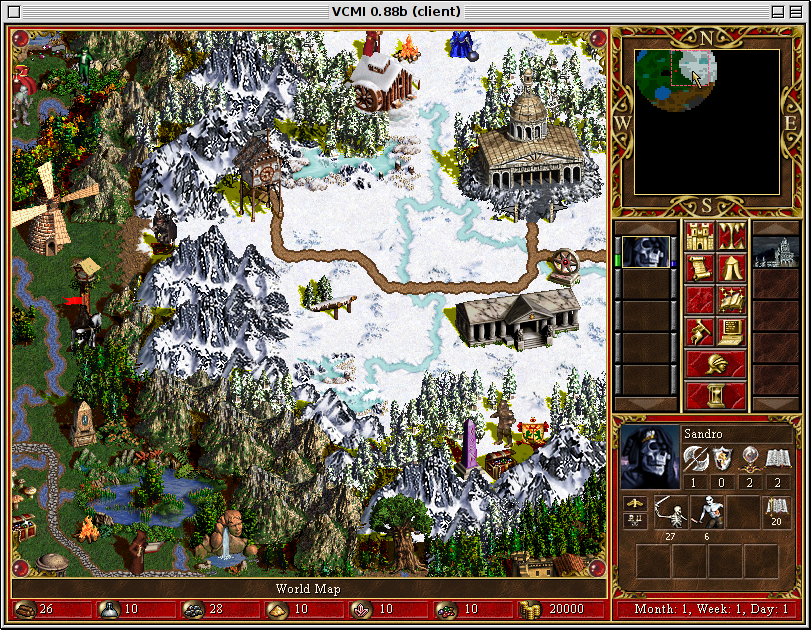Select Next Hero helmet button
This screenshot has width=811, height=630.
pyautogui.click(x=715, y=363)
